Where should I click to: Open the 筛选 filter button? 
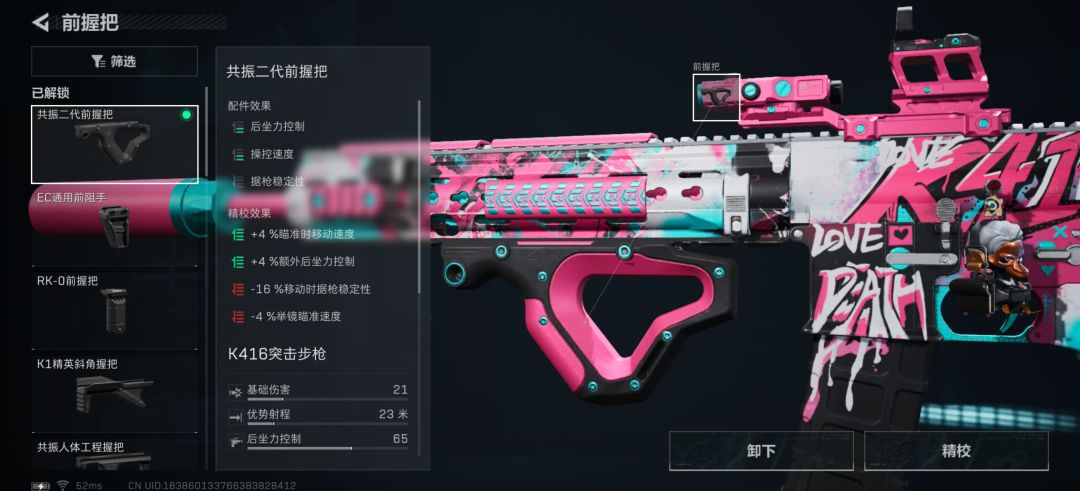pyautogui.click(x=114, y=61)
